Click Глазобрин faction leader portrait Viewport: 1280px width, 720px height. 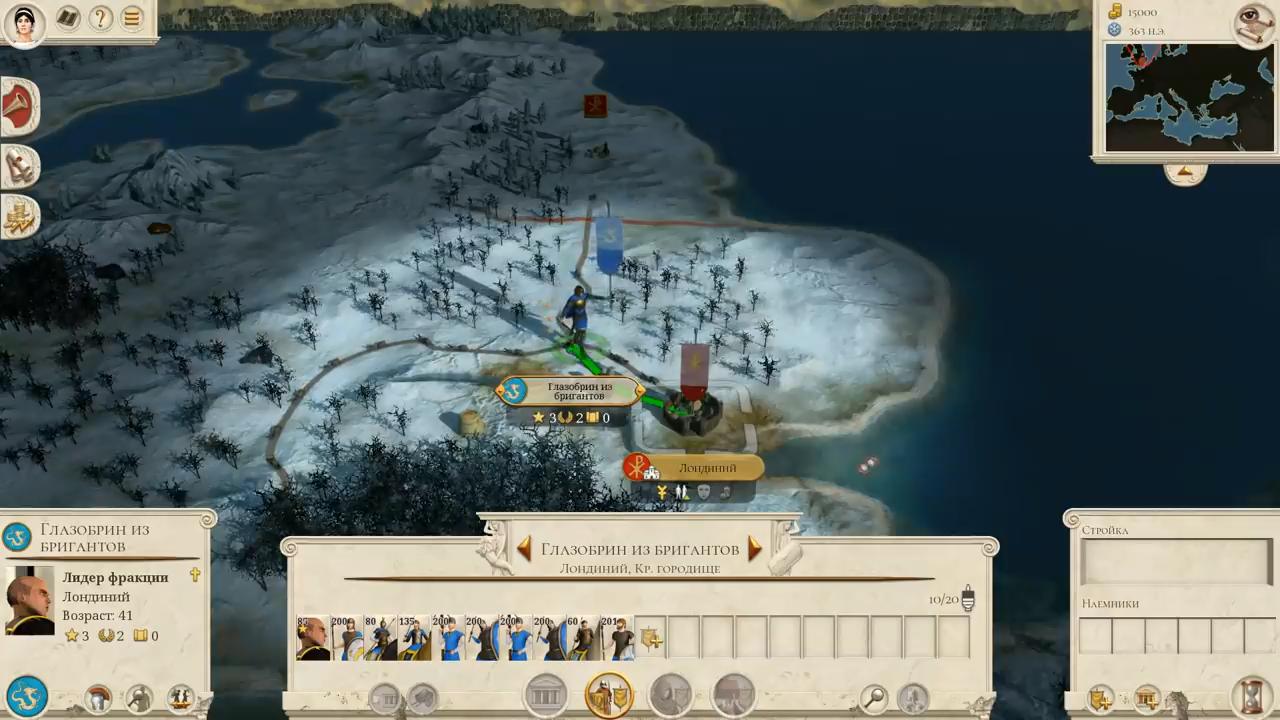pyautogui.click(x=29, y=601)
